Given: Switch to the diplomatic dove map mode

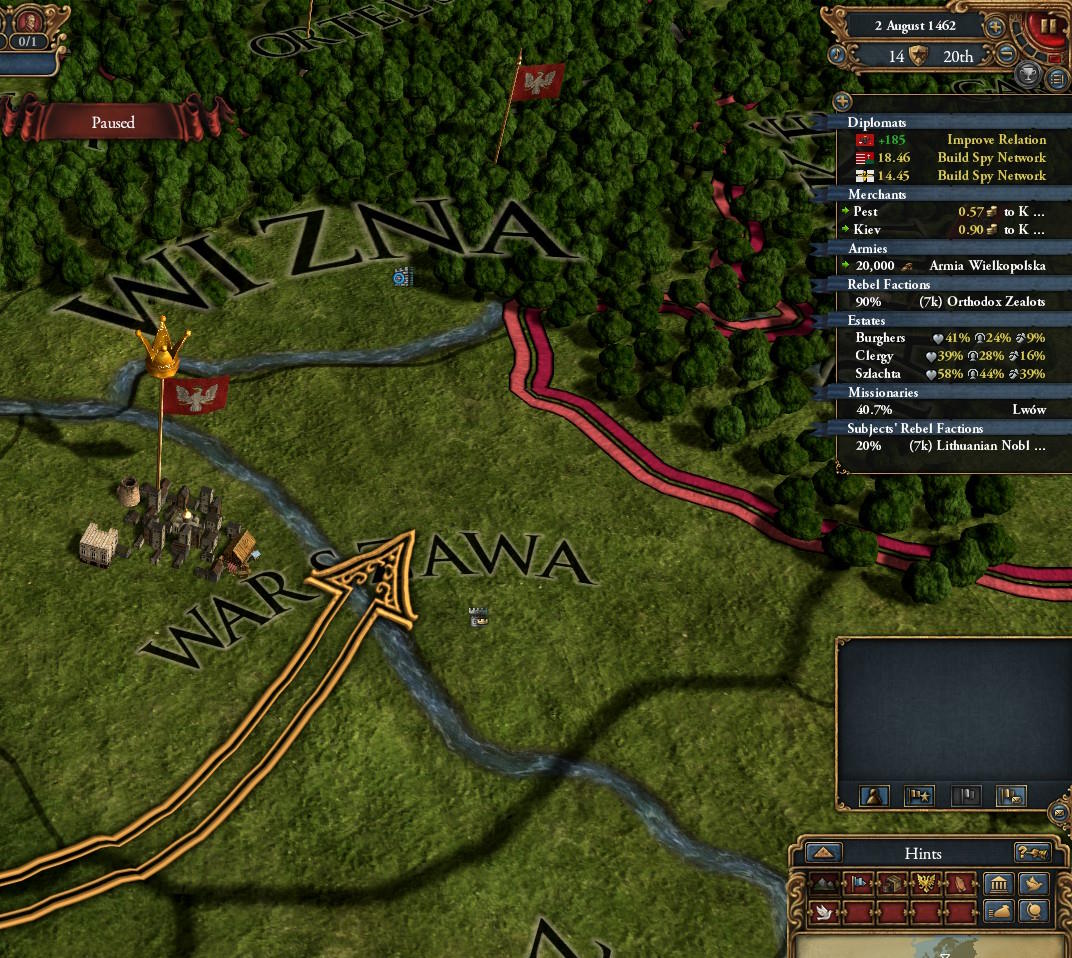Looking at the screenshot, I should [825, 912].
